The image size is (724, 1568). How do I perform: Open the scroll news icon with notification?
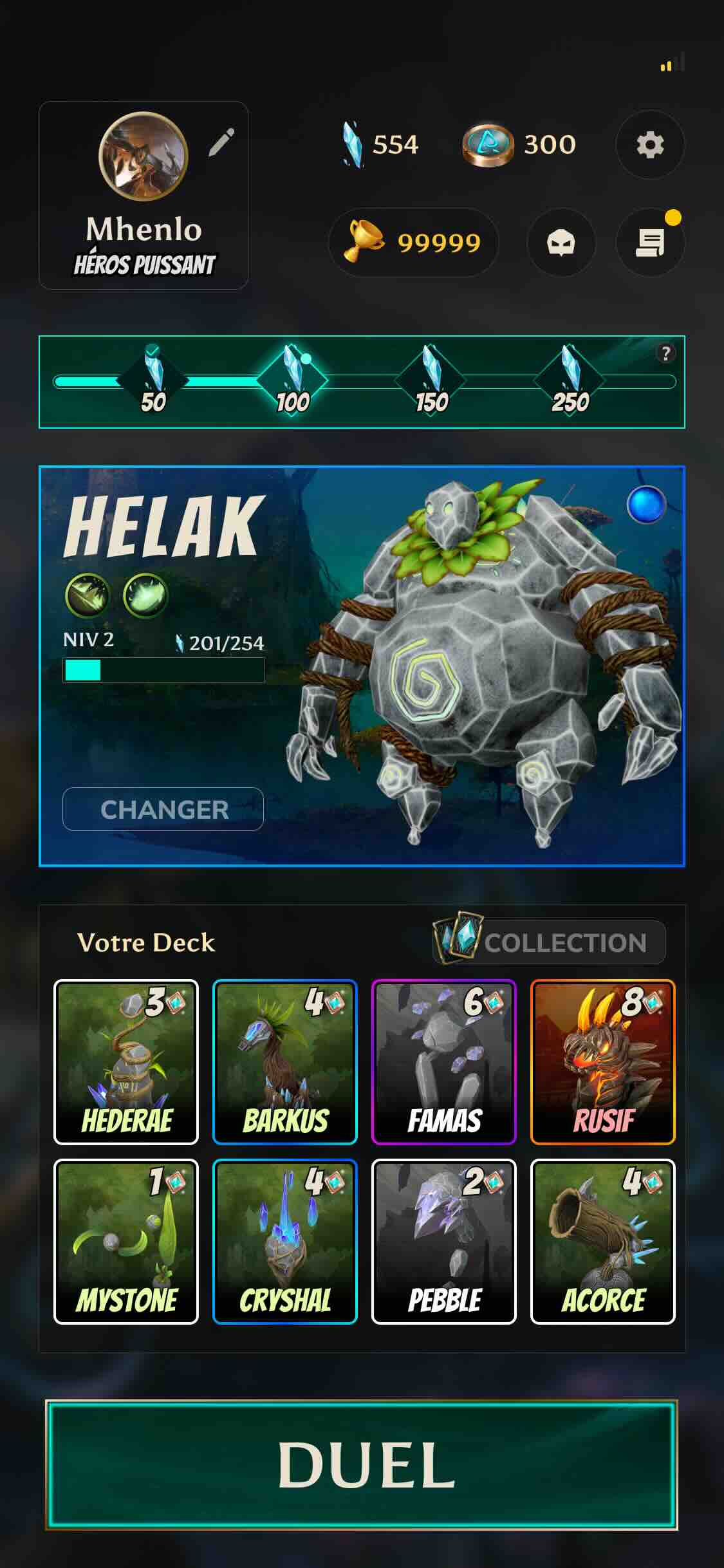point(650,243)
